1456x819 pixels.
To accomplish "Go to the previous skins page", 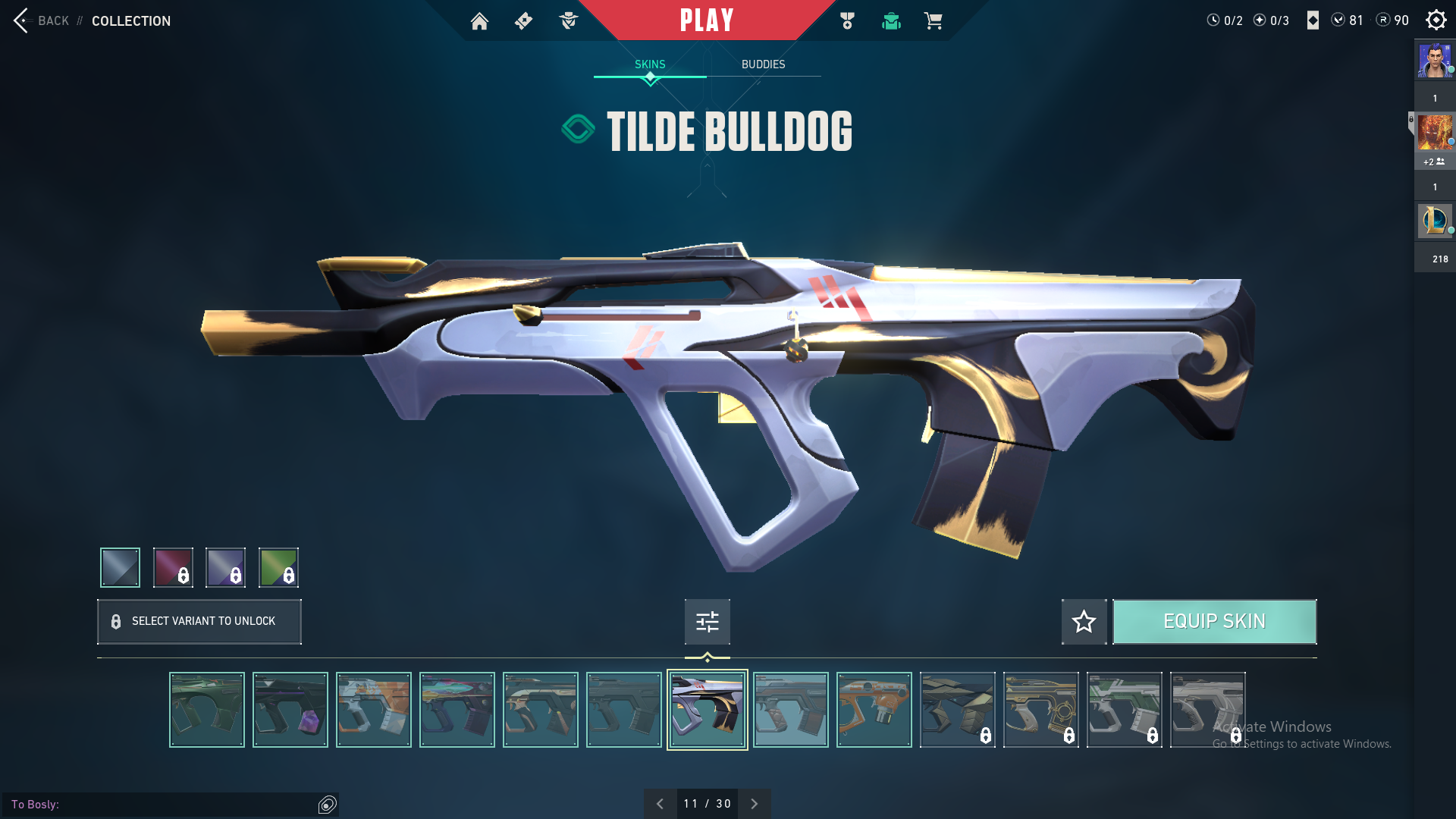I will click(660, 804).
